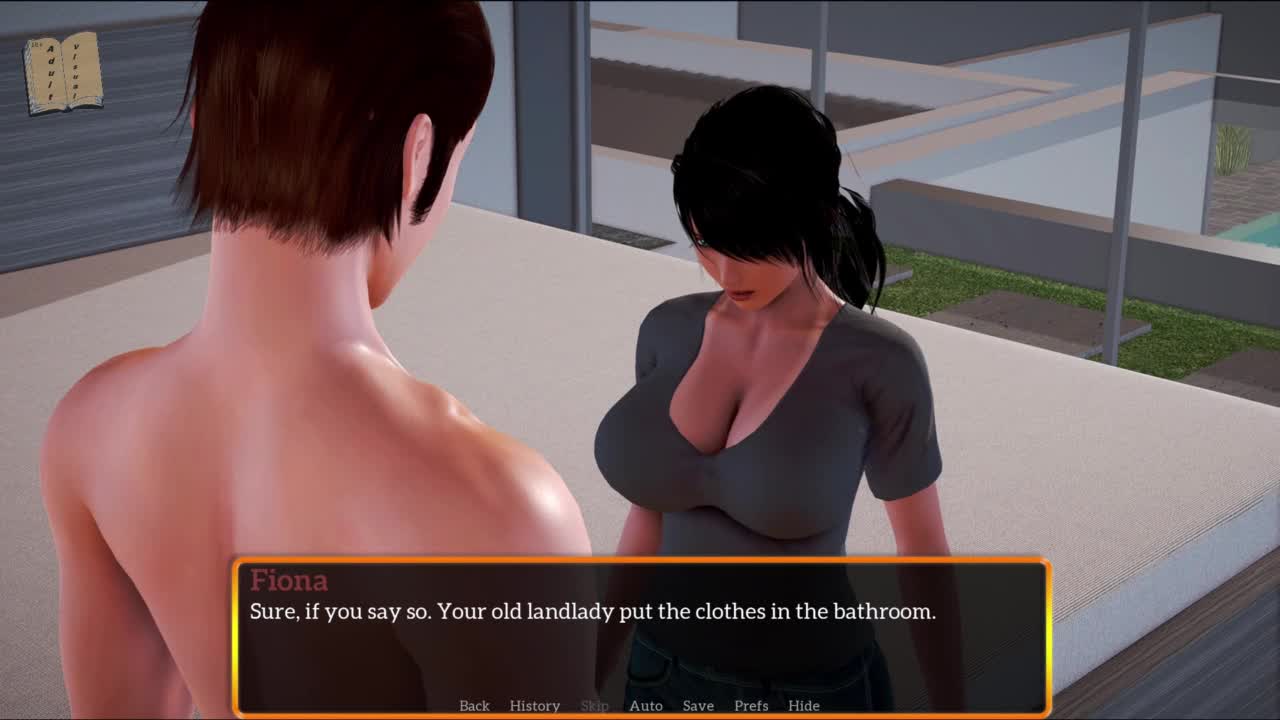1280x720 pixels.
Task: Click the Skip button
Action: coord(594,705)
